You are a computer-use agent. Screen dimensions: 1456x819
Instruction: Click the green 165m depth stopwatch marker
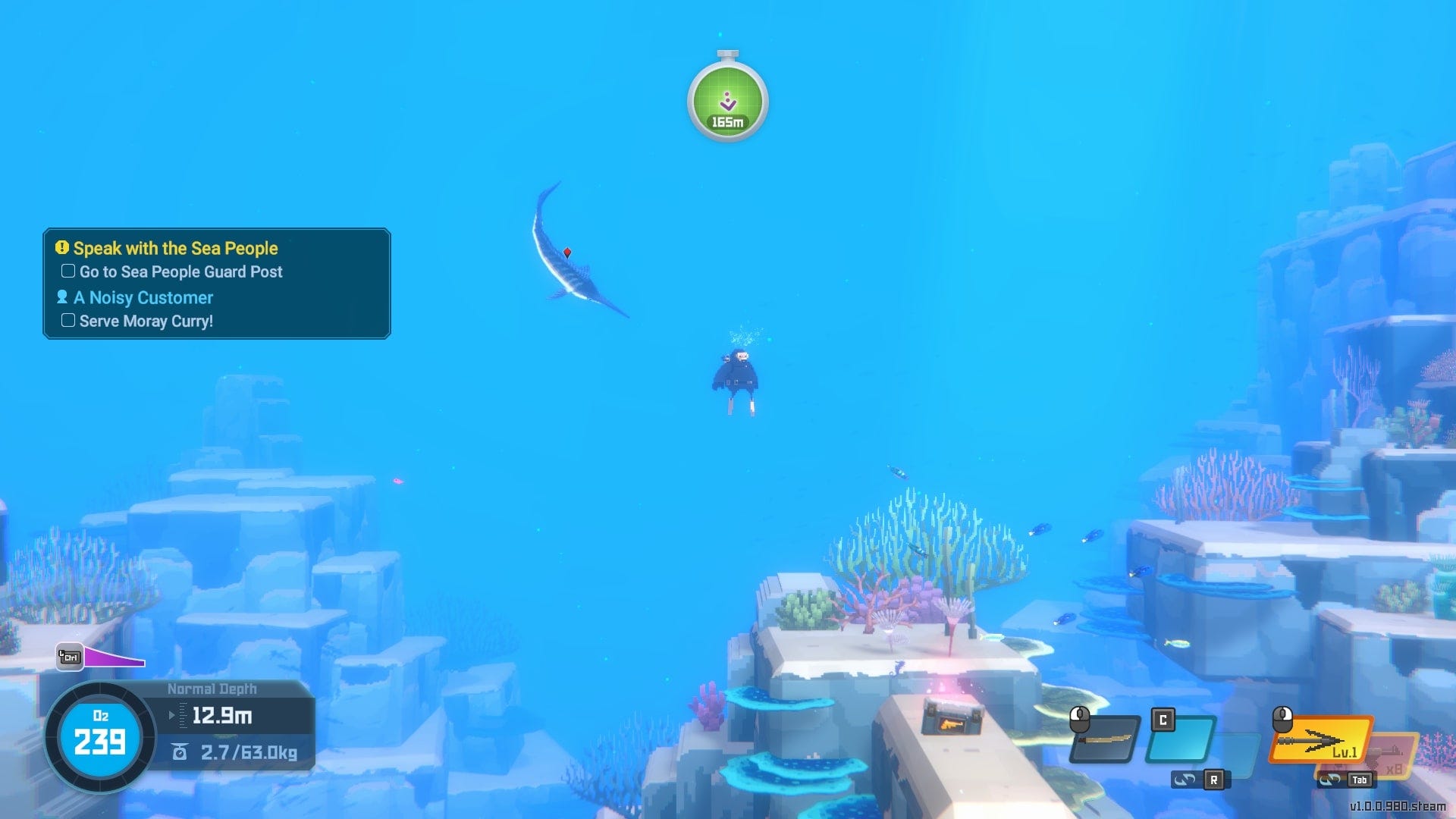click(x=726, y=101)
